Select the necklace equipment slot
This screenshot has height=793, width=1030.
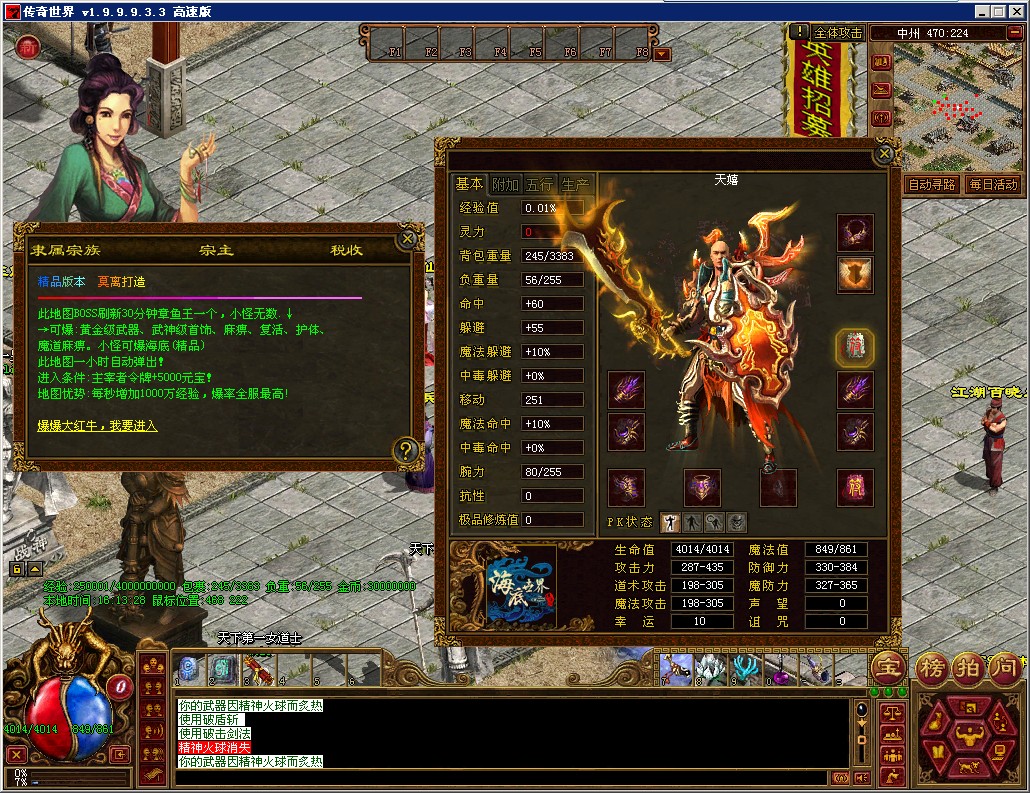click(x=855, y=233)
